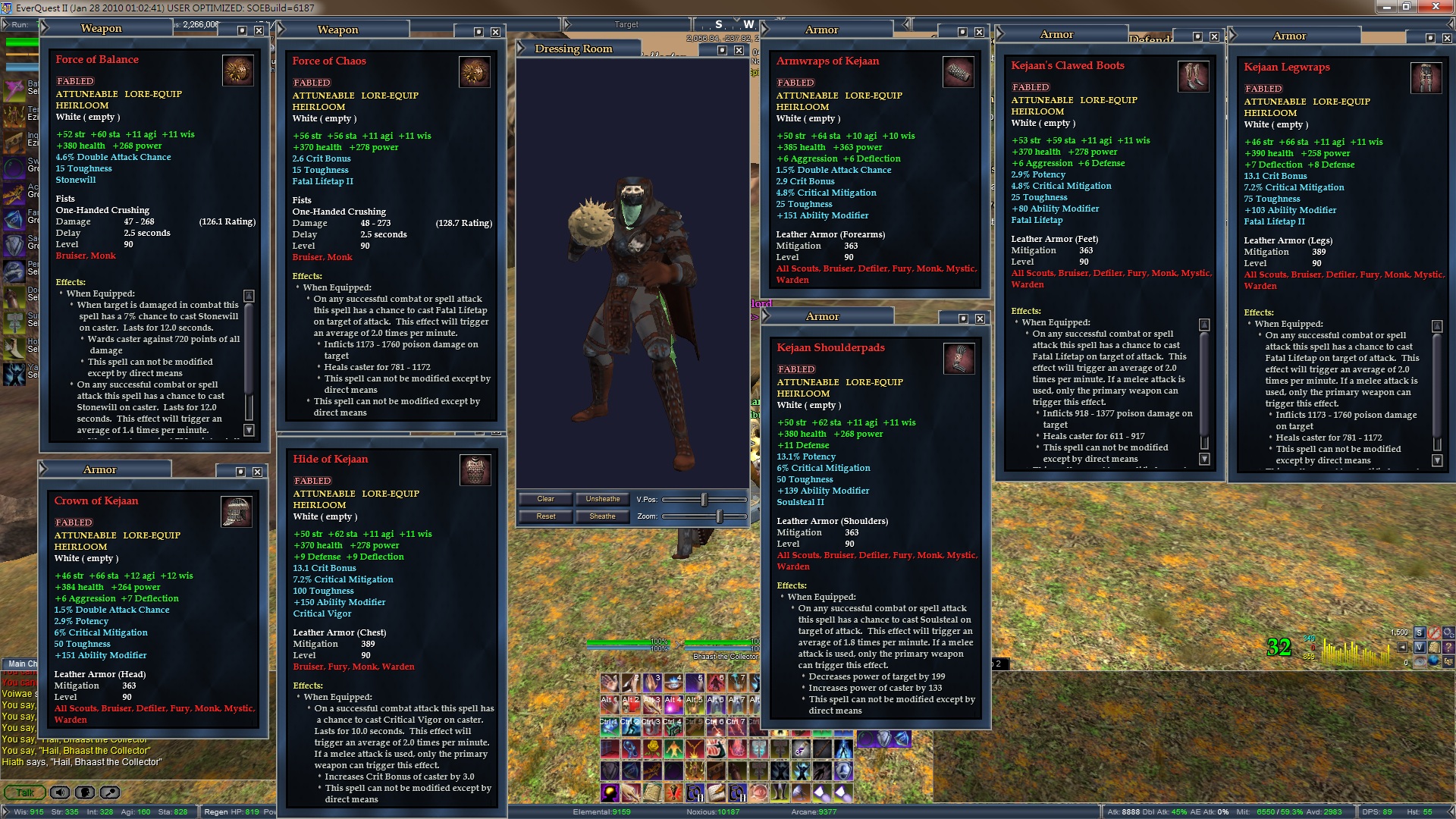Screen dimensions: 1456x819
Task: Close the Kejaan Legwraps armor window
Action: (x=1447, y=38)
